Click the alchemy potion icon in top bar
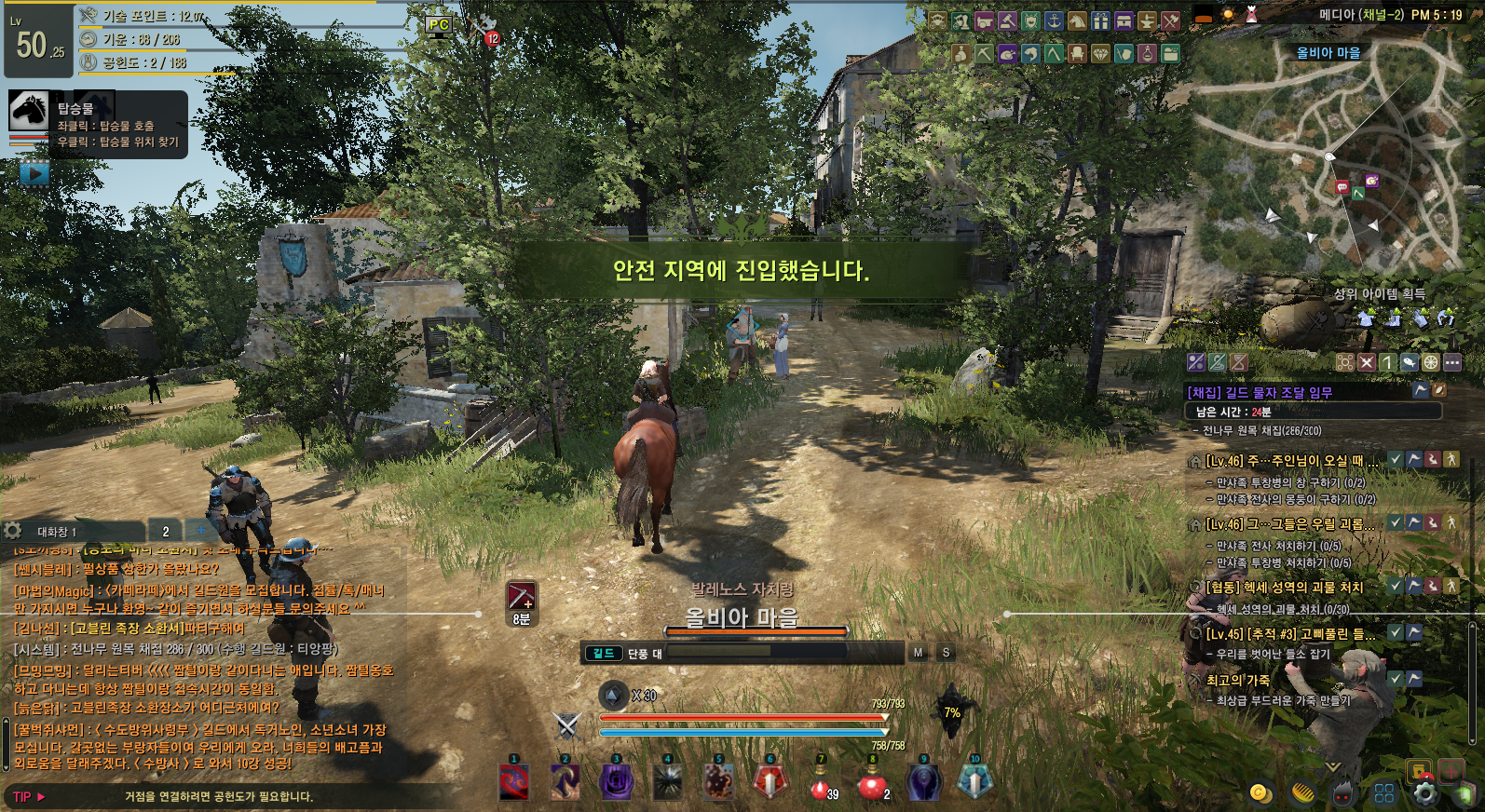Image resolution: width=1485 pixels, height=812 pixels. point(1147,54)
